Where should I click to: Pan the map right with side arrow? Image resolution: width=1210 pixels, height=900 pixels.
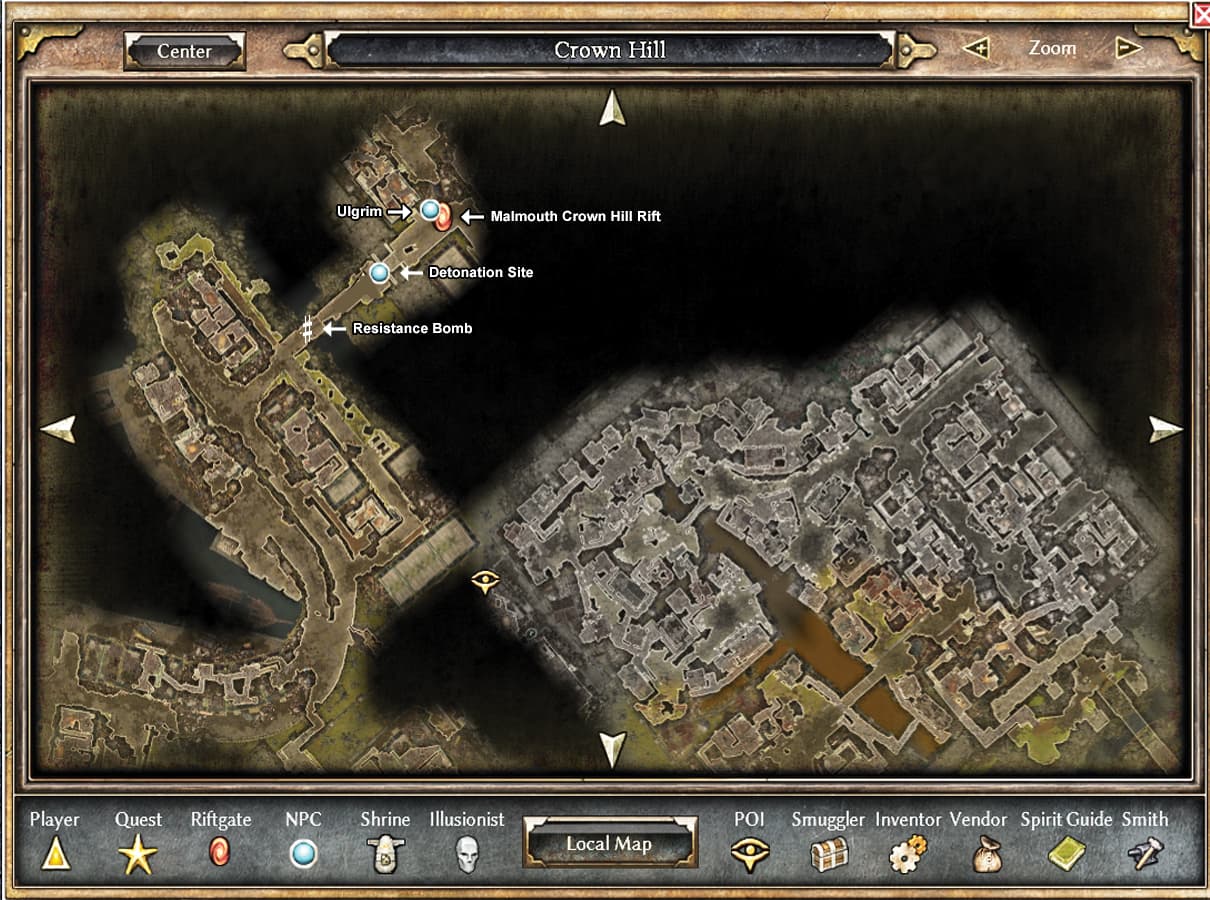tap(1165, 430)
